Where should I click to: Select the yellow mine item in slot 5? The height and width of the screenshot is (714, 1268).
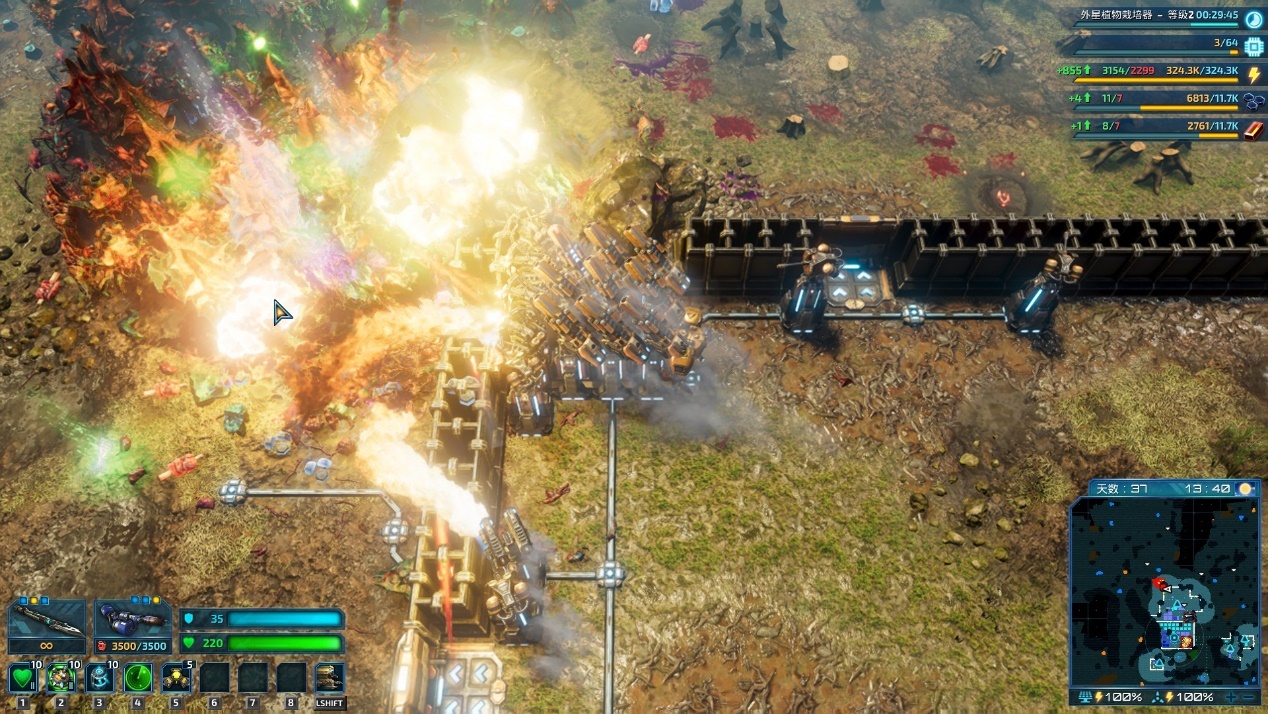click(176, 679)
